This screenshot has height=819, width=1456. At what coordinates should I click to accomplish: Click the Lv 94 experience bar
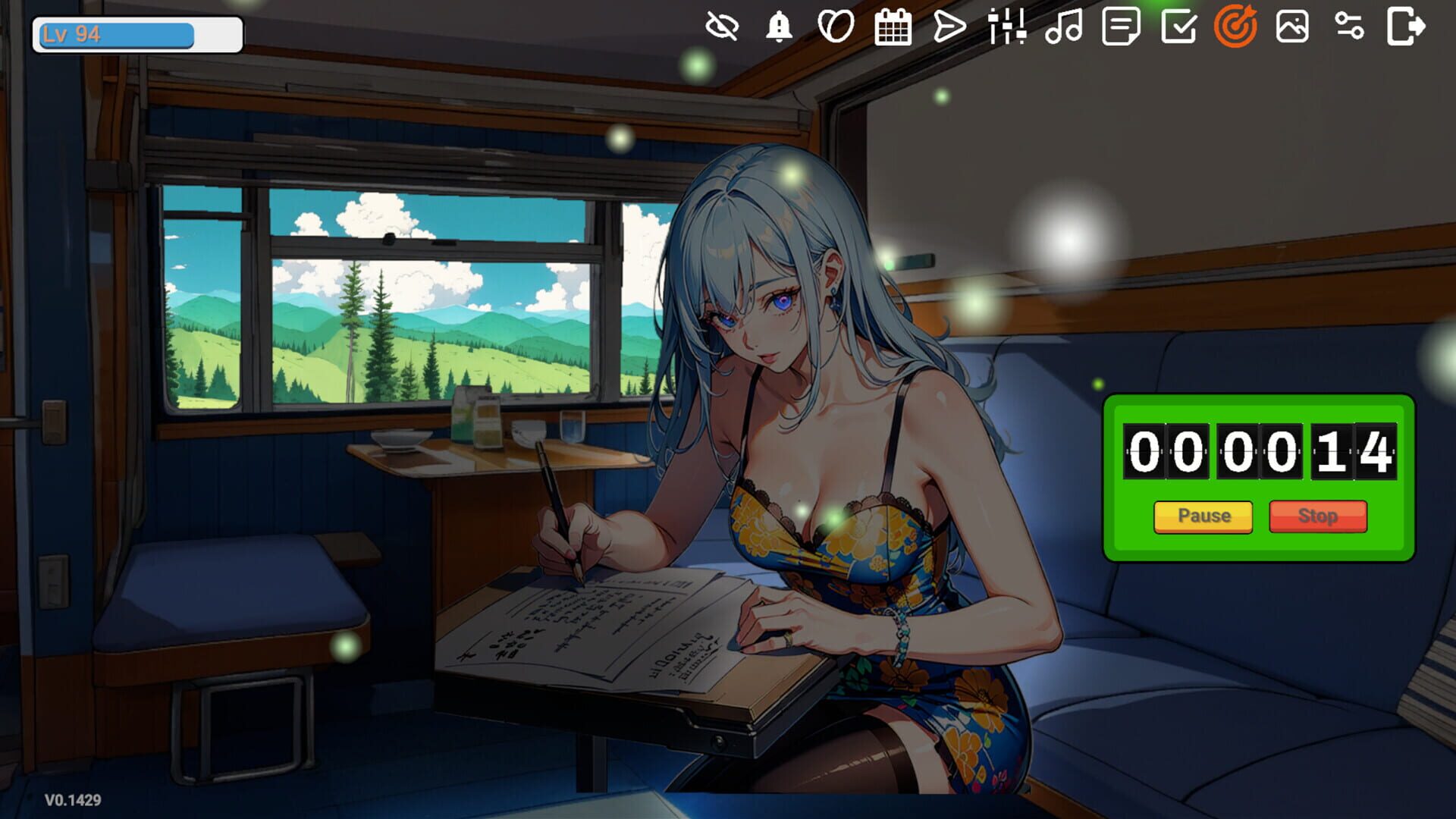click(x=136, y=32)
